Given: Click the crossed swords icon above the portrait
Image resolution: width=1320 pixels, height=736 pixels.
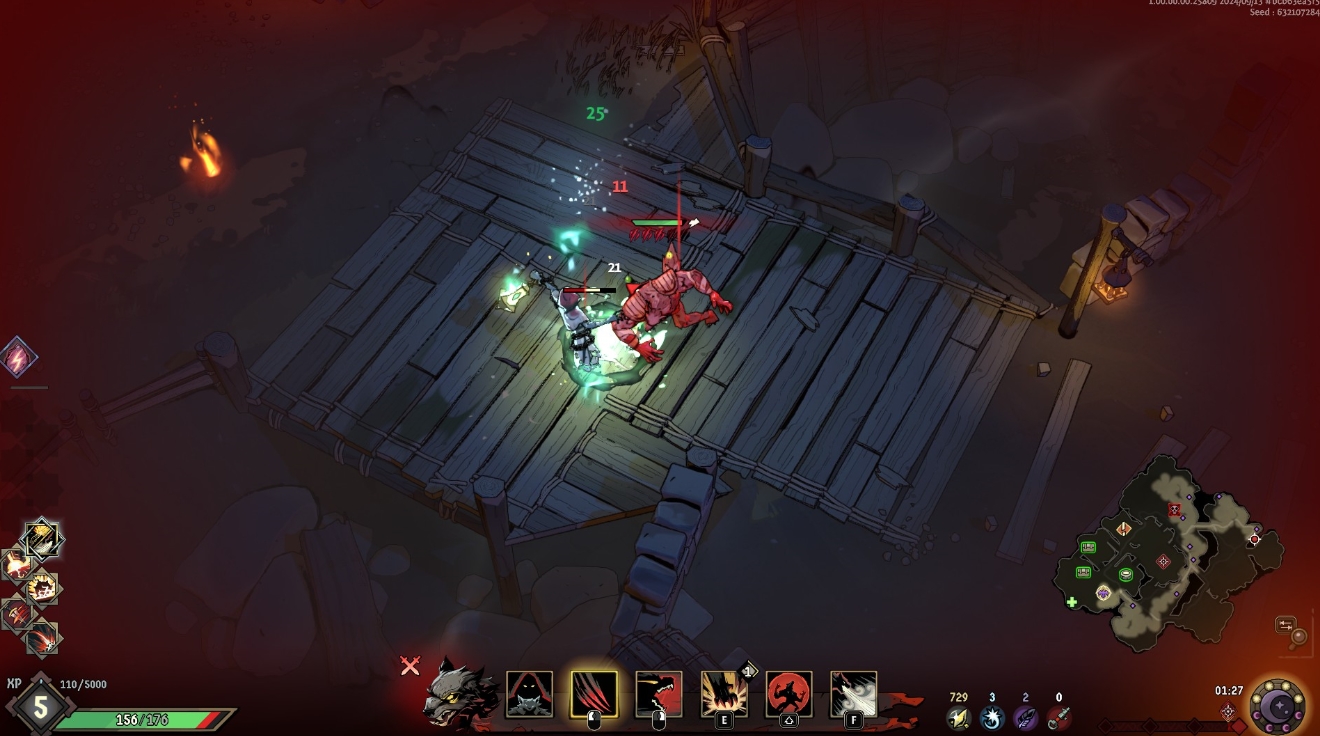Looking at the screenshot, I should [410, 666].
